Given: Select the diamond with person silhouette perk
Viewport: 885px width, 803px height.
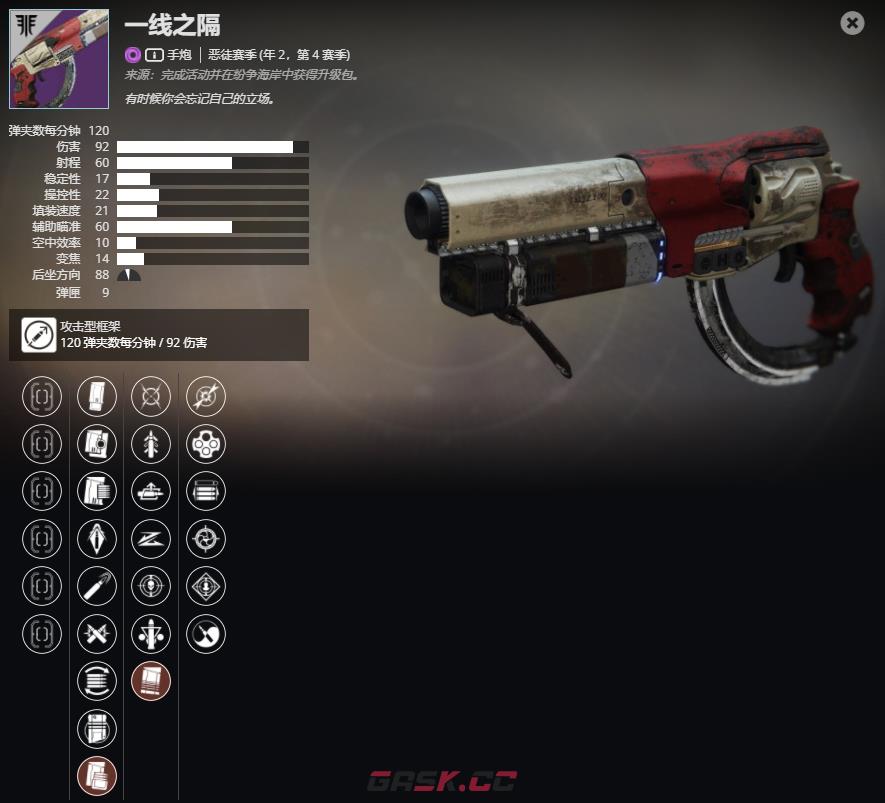Looking at the screenshot, I should coord(206,586).
